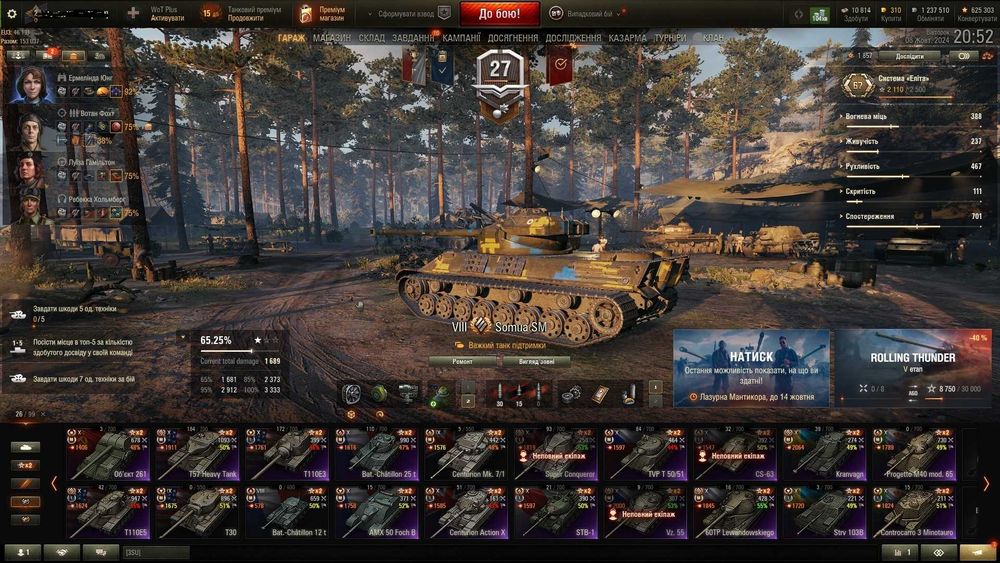This screenshot has width=1000, height=563.
Task: Switch to the МАГАЗИН tab
Action: [x=331, y=38]
